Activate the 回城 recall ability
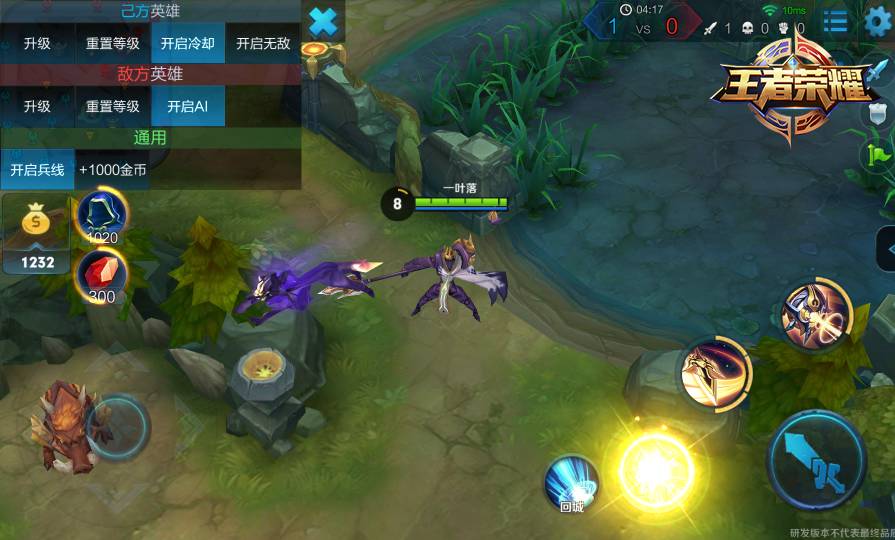The width and height of the screenshot is (895, 540). tap(571, 483)
